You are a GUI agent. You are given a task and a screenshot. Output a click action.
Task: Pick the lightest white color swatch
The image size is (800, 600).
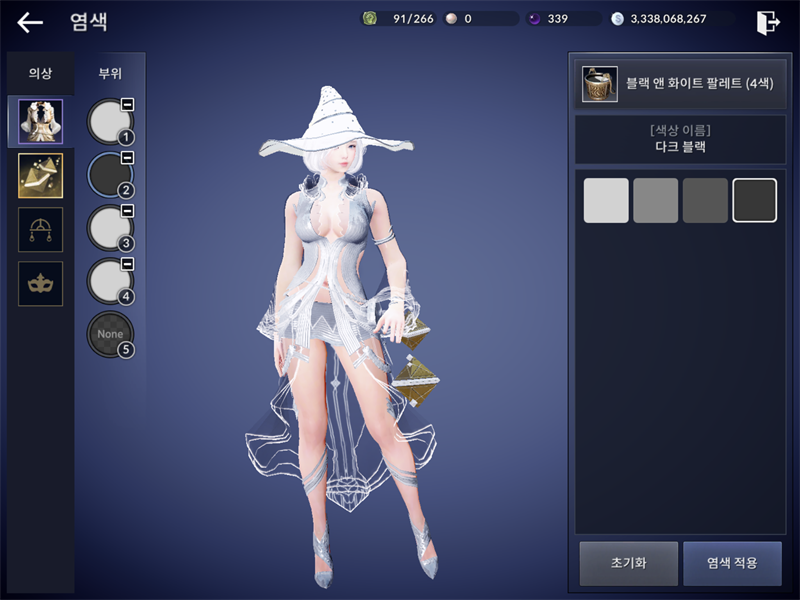click(606, 200)
